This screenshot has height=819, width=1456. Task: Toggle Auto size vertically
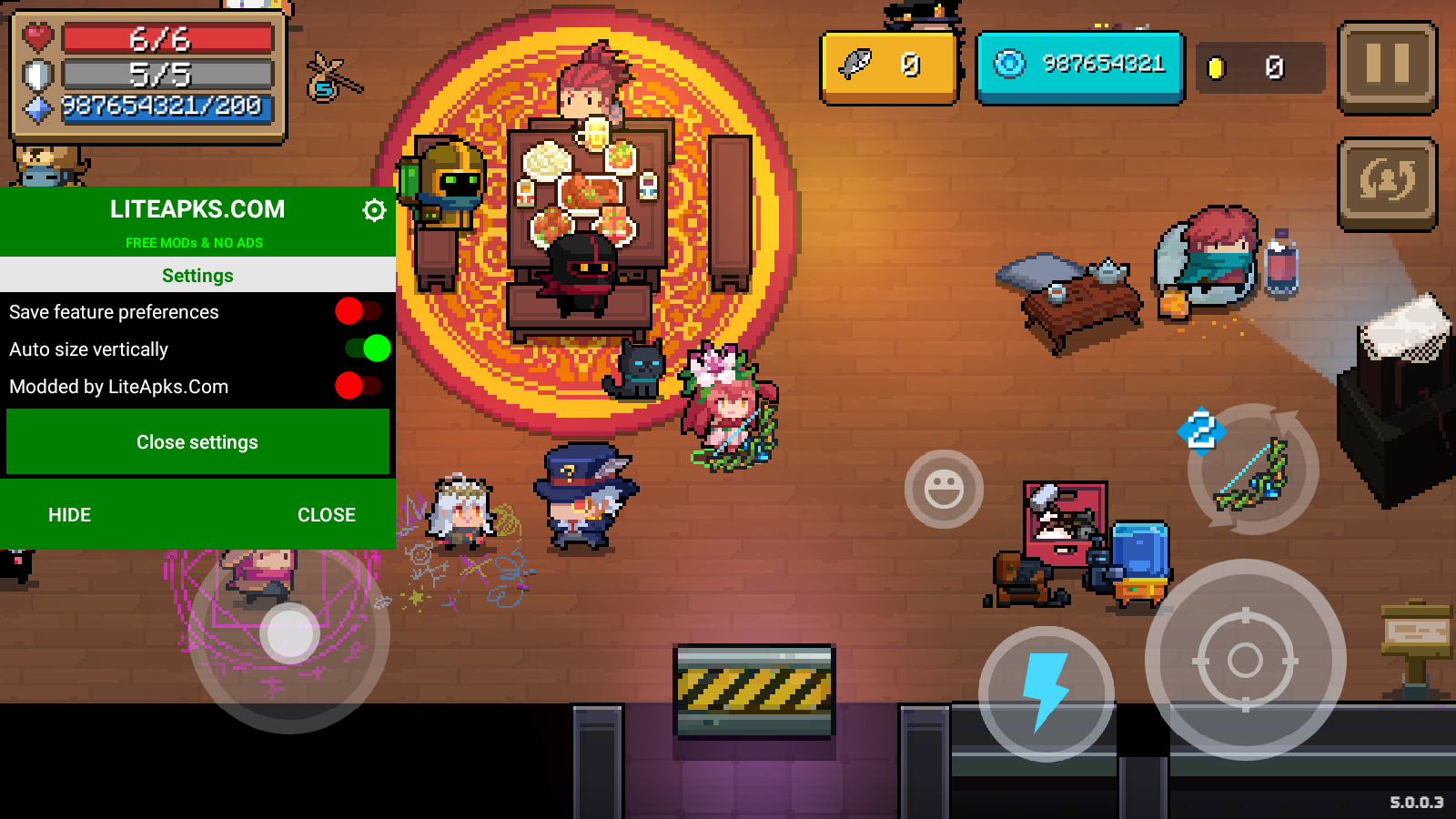click(368, 349)
